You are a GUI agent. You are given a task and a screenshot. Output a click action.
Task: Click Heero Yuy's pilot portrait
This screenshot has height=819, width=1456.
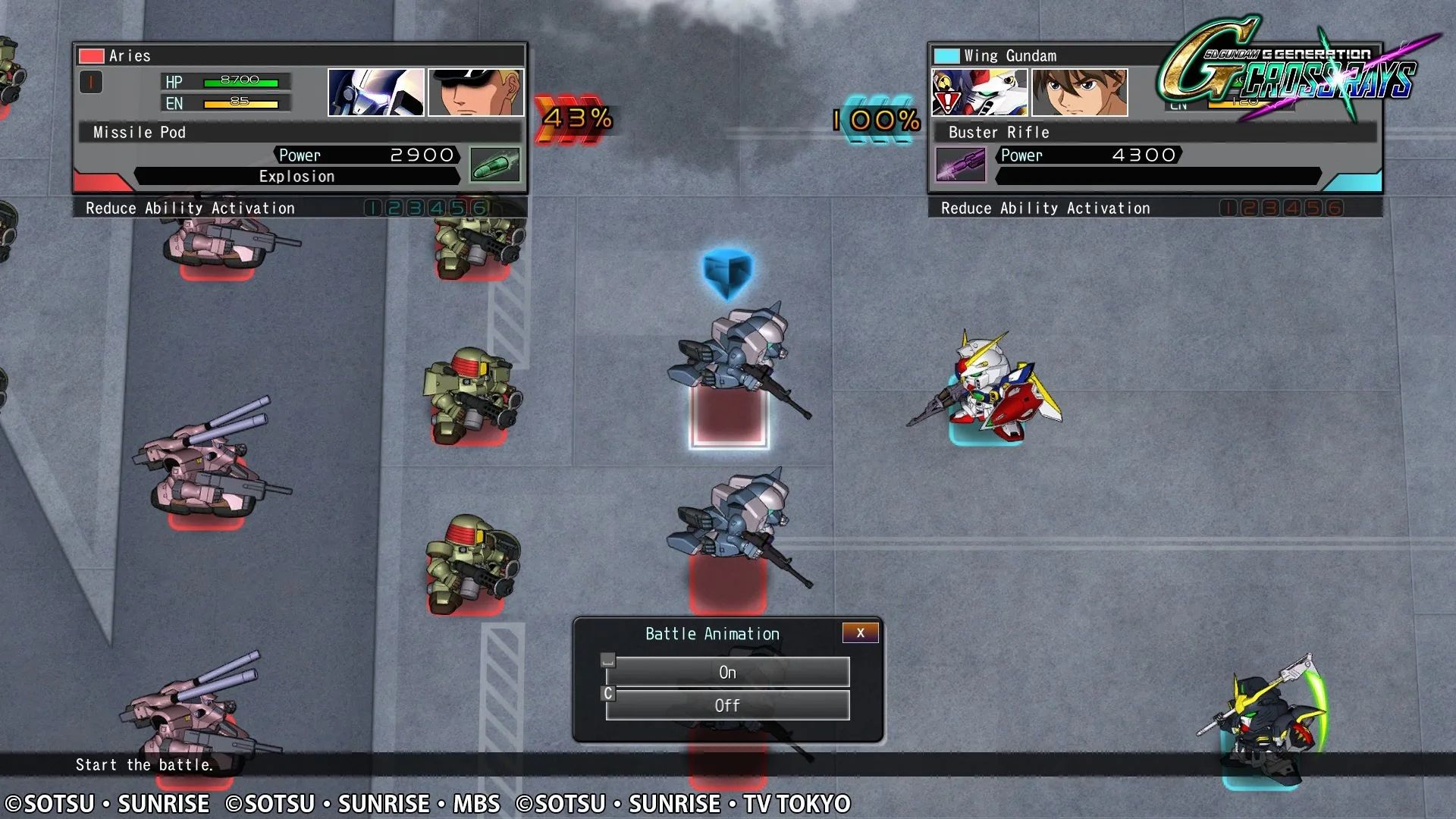[x=1078, y=91]
